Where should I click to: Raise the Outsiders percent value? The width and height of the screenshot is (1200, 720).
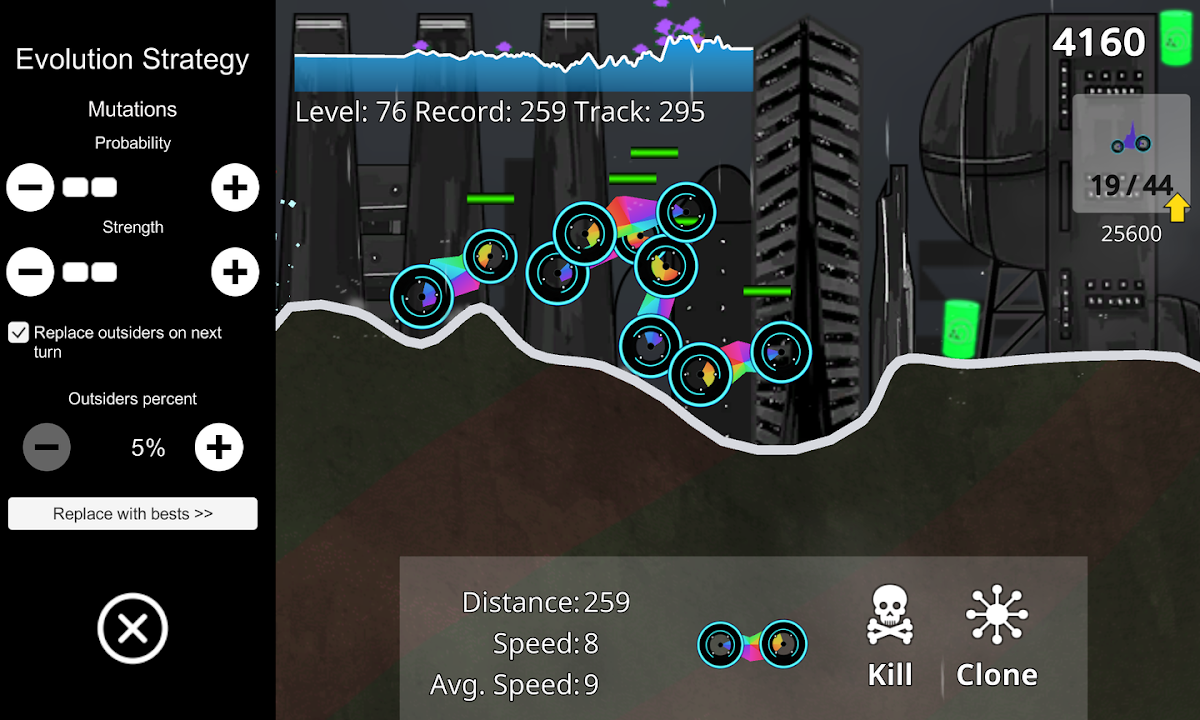tap(219, 447)
